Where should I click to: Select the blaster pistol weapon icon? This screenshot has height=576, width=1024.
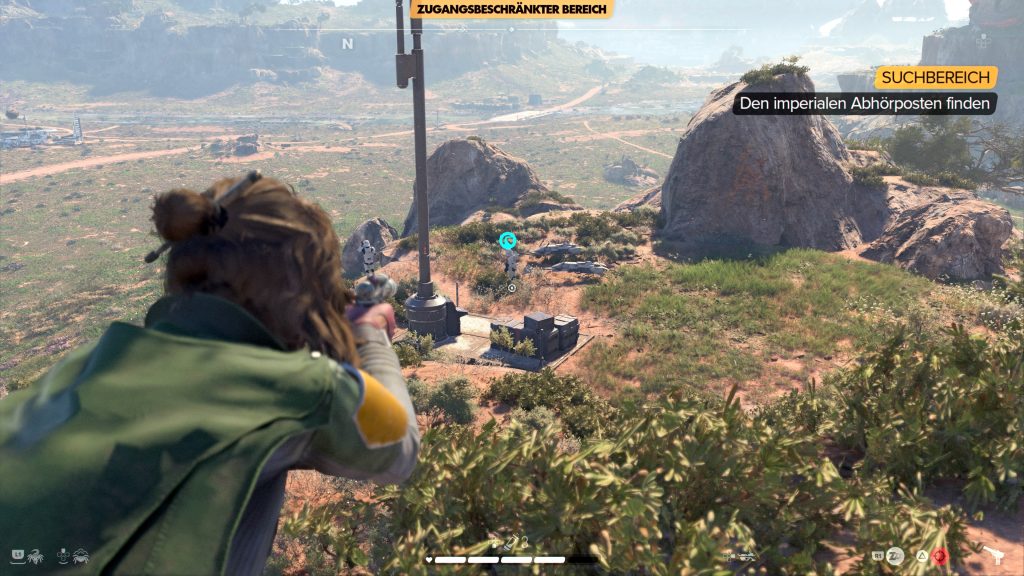996,554
